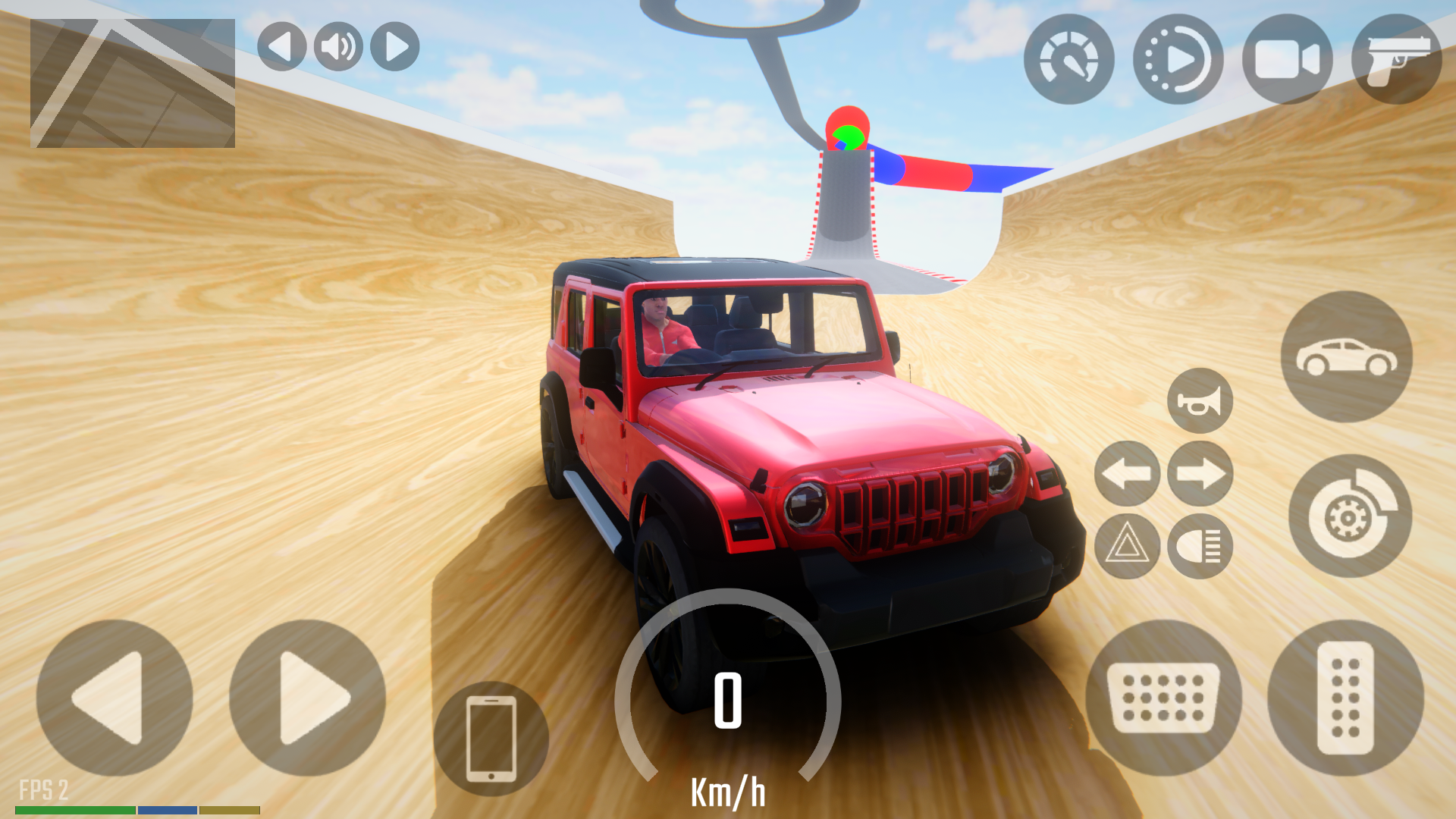Turn on the right indicator arrow
The height and width of the screenshot is (819, 1456).
click(x=1200, y=474)
